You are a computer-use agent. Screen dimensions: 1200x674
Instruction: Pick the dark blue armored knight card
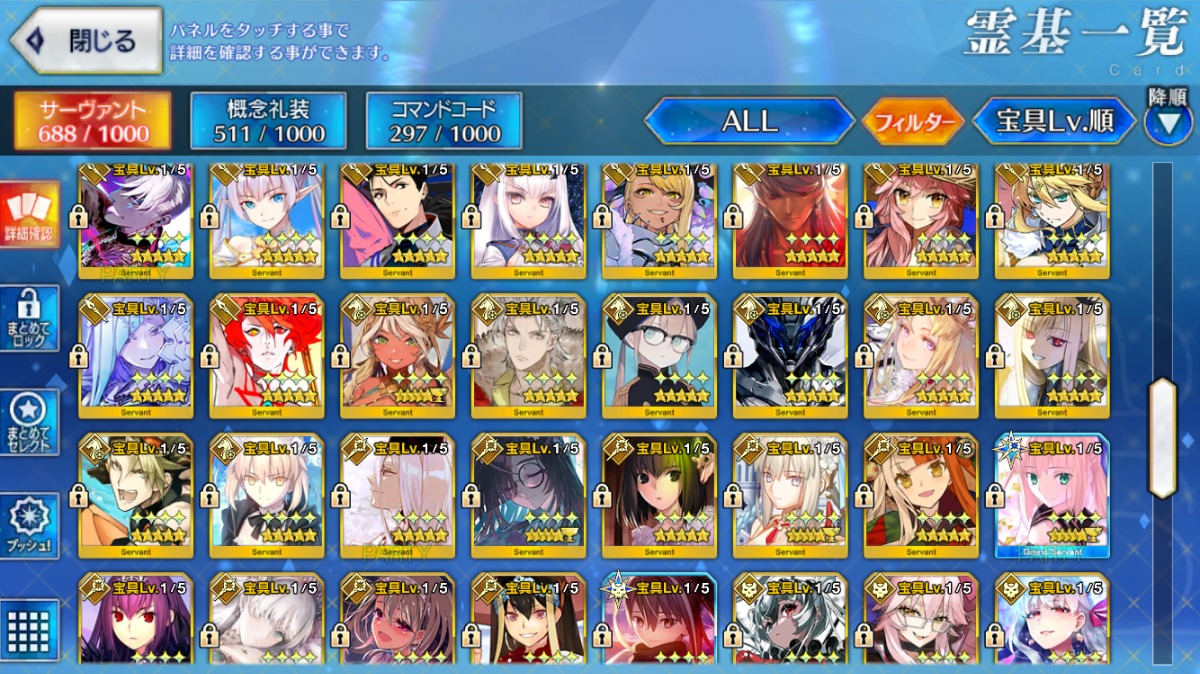[x=790, y=355]
